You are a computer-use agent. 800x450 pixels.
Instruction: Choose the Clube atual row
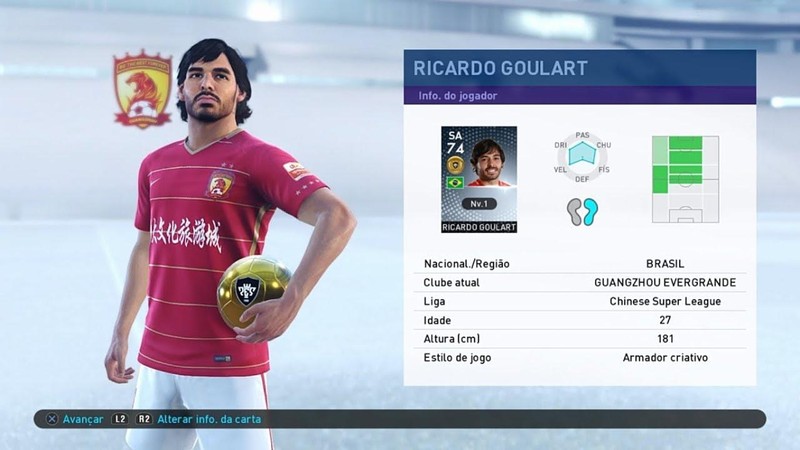[579, 282]
